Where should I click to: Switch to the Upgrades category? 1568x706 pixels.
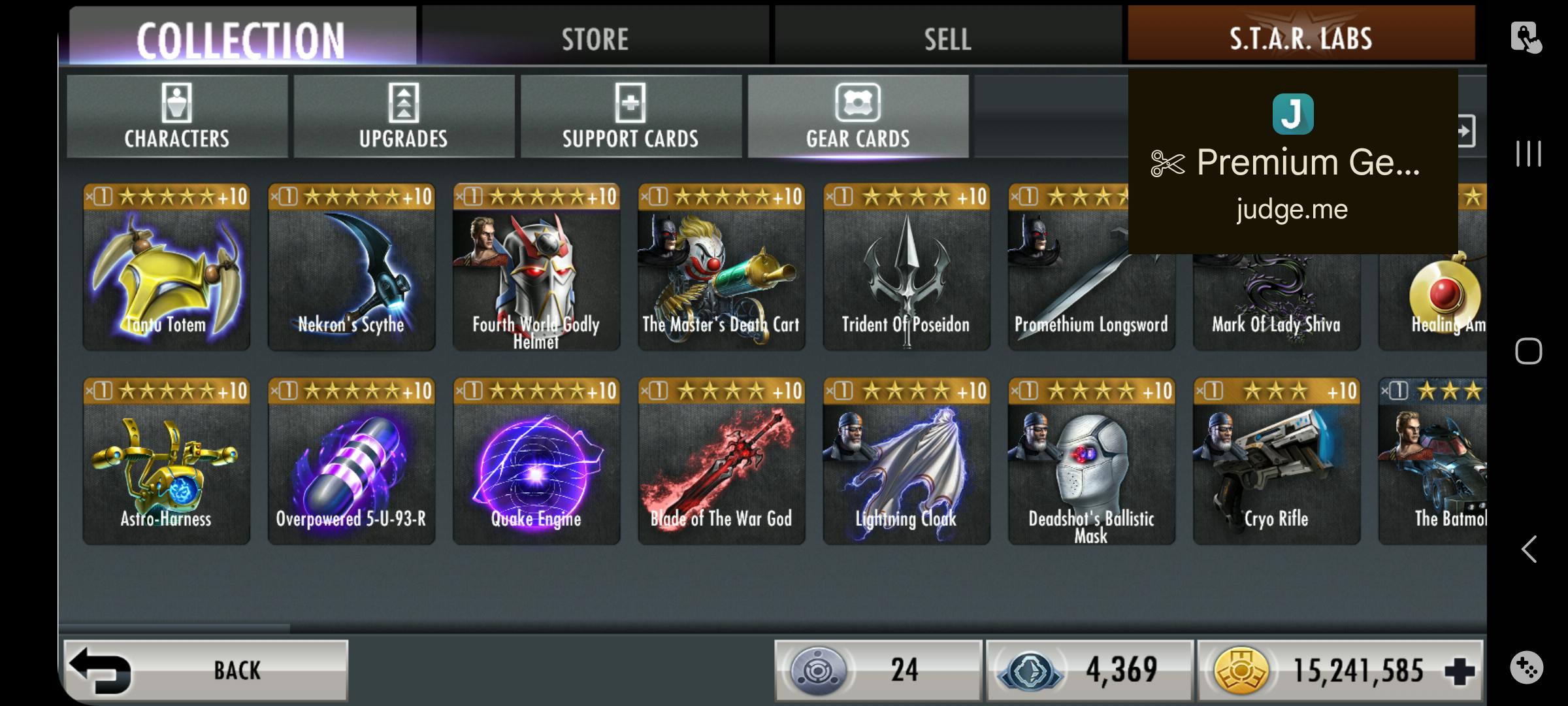404,116
